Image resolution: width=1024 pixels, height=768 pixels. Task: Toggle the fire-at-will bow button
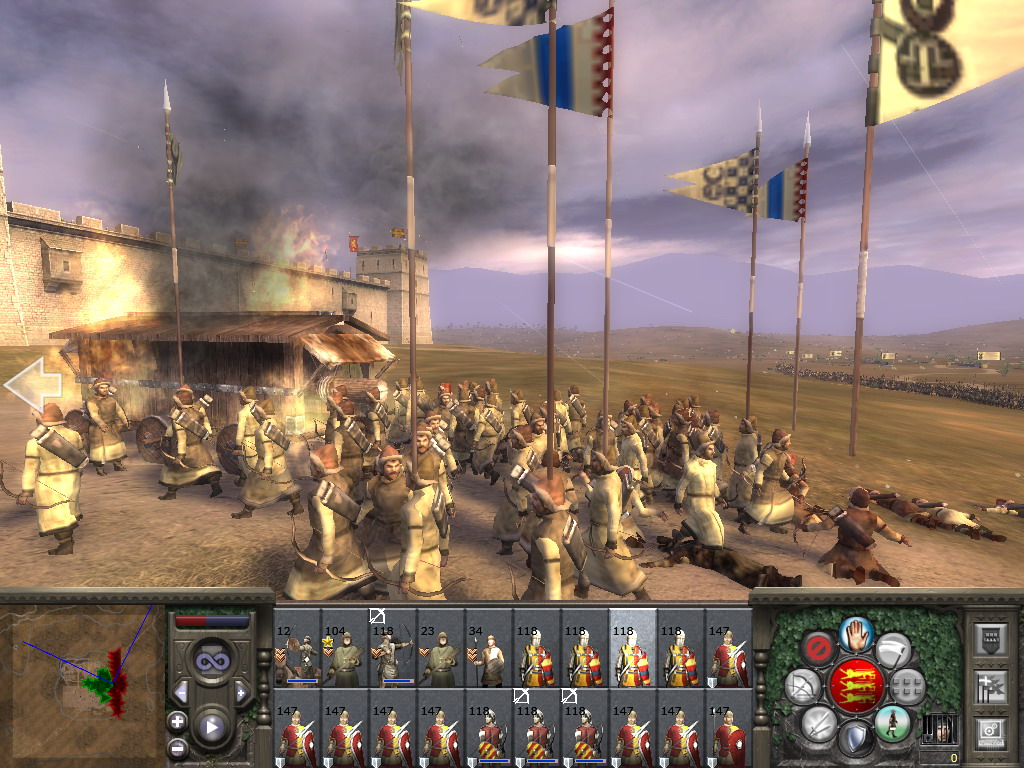(x=802, y=686)
